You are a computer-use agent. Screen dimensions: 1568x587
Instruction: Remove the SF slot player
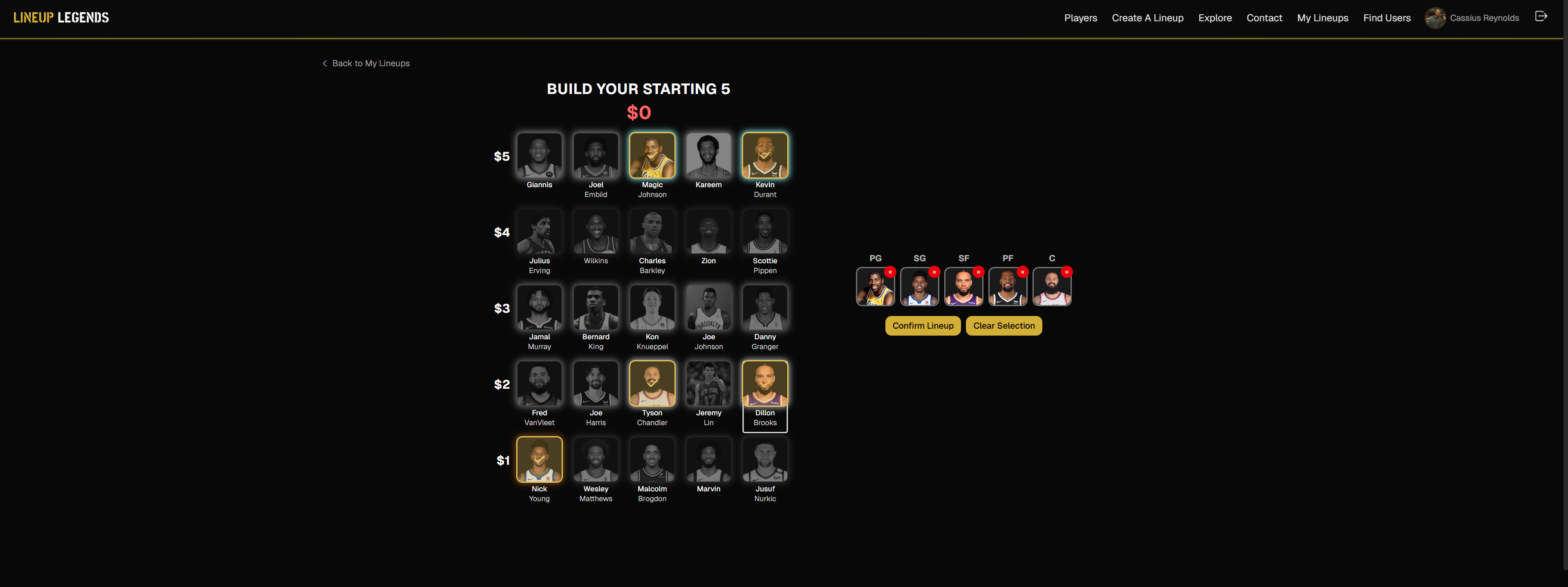pos(978,272)
